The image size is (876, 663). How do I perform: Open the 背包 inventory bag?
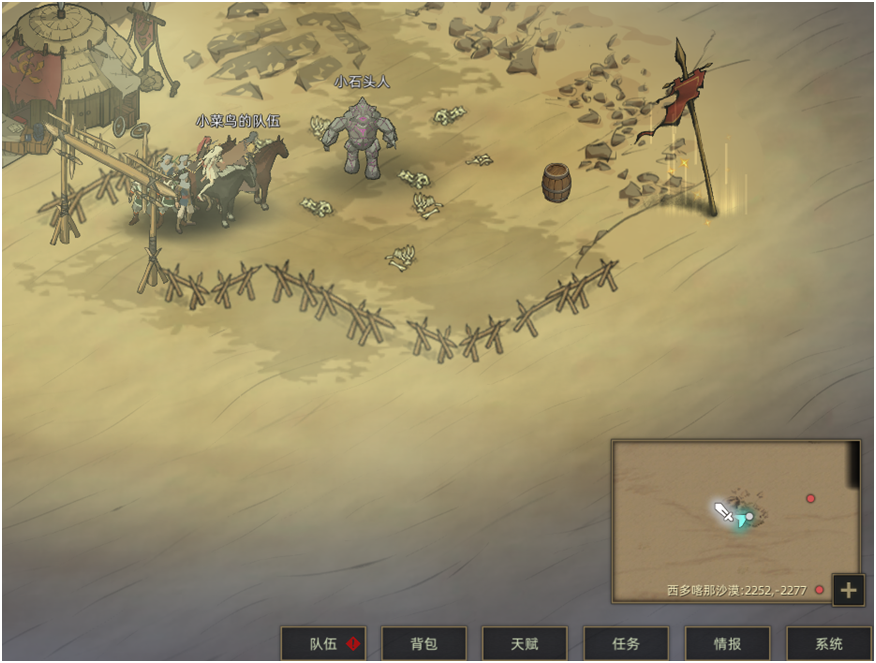(424, 644)
